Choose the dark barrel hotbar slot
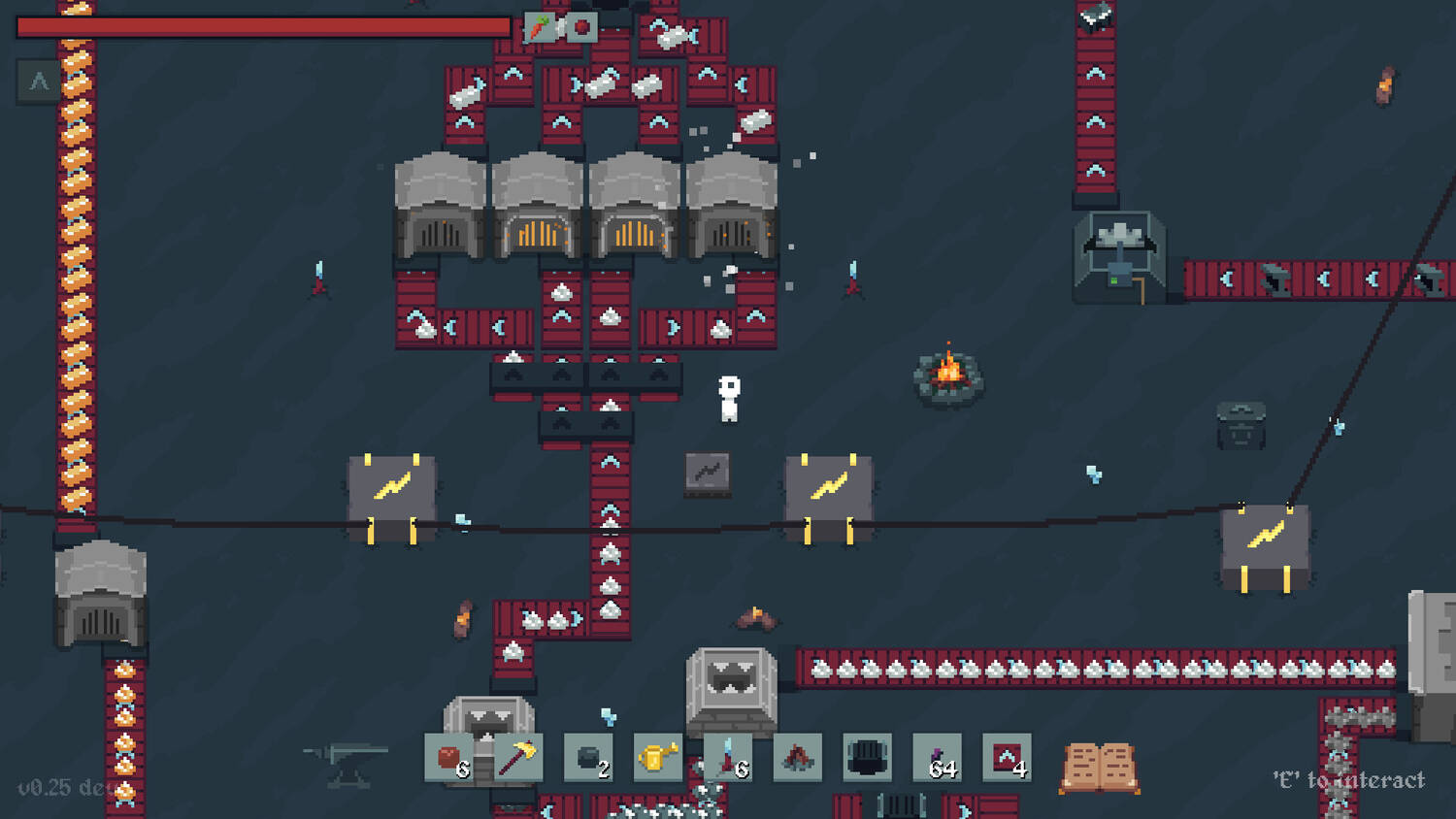 pyautogui.click(x=867, y=758)
